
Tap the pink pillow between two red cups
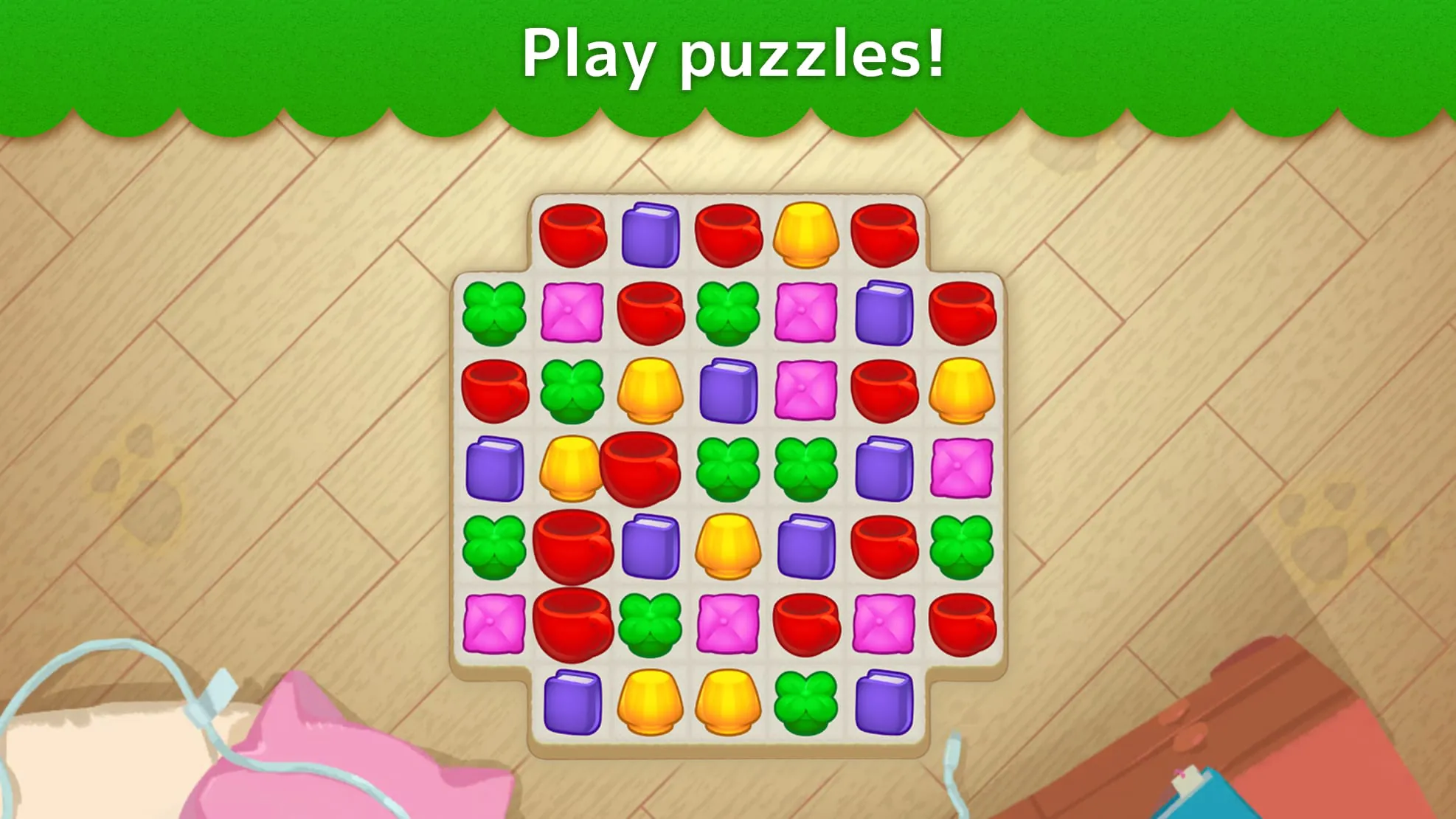click(884, 625)
